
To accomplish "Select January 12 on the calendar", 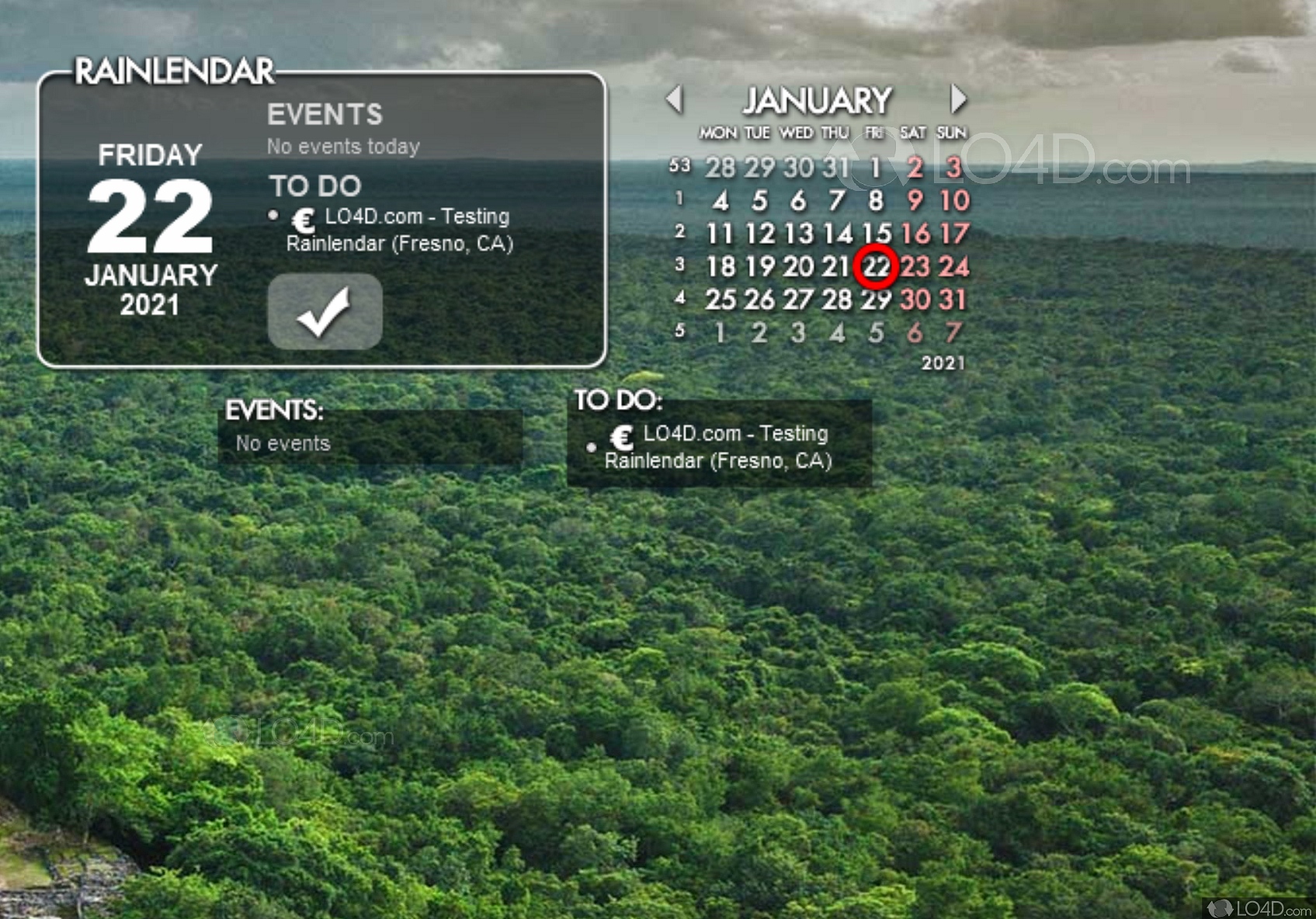I will 759,234.
